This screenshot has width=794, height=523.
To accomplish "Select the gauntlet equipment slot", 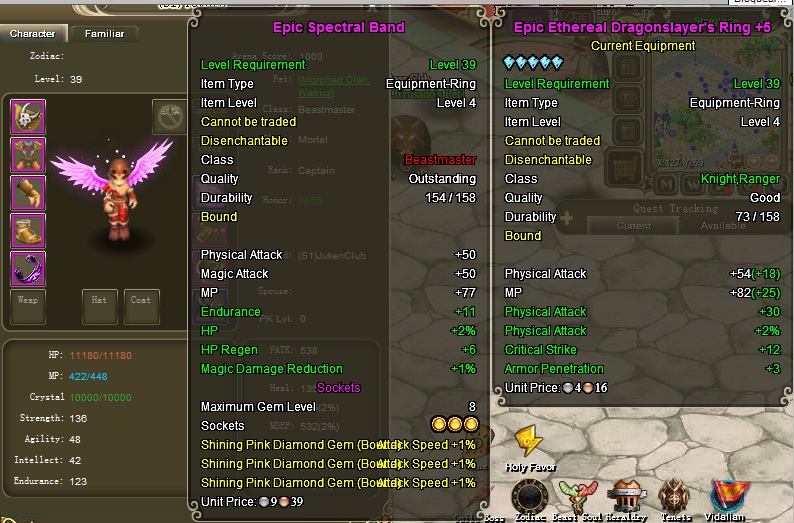I will tap(28, 193).
